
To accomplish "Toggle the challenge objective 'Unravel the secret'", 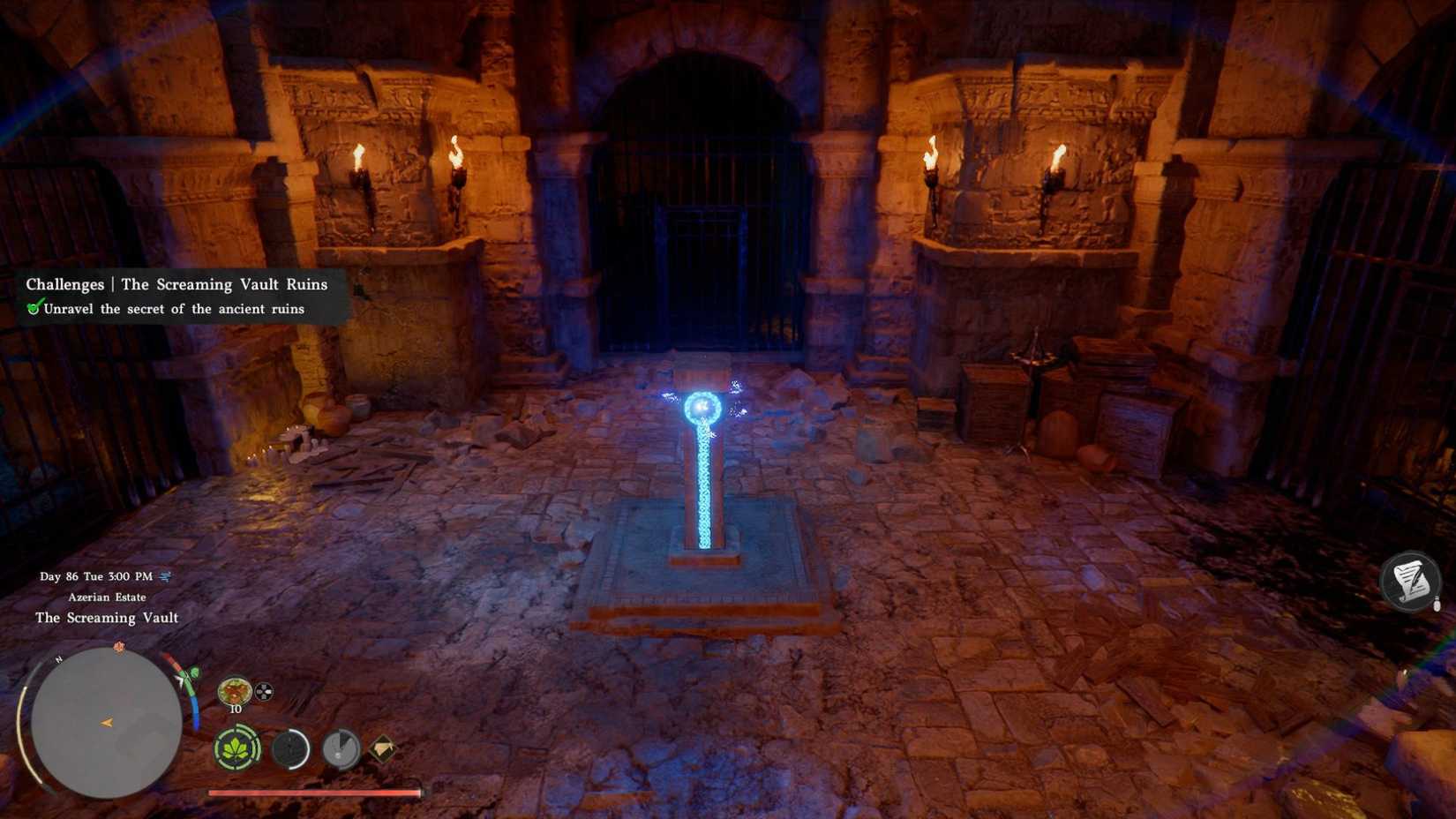I will coord(173,309).
